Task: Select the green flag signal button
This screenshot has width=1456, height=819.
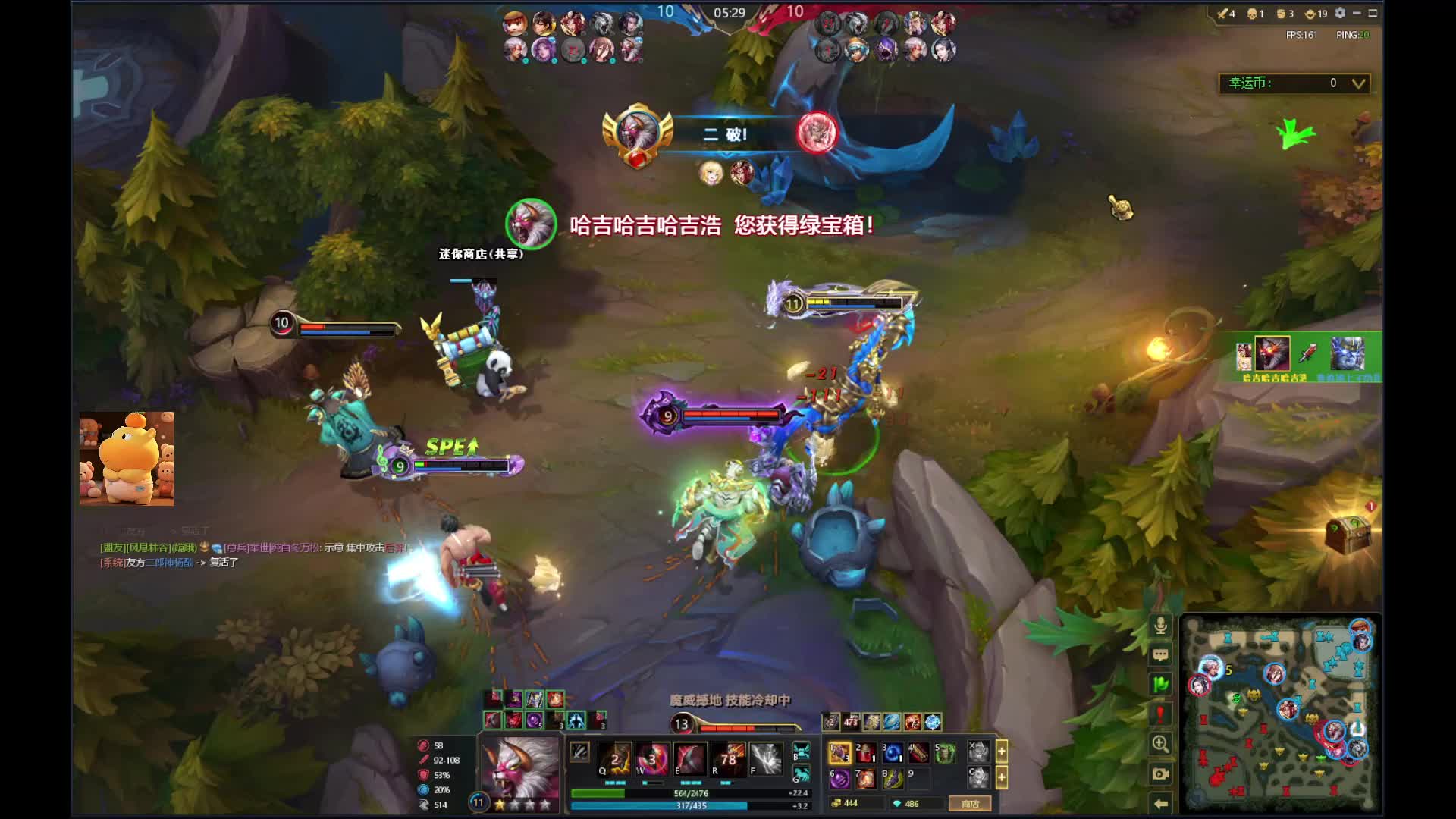Action: [x=1160, y=684]
